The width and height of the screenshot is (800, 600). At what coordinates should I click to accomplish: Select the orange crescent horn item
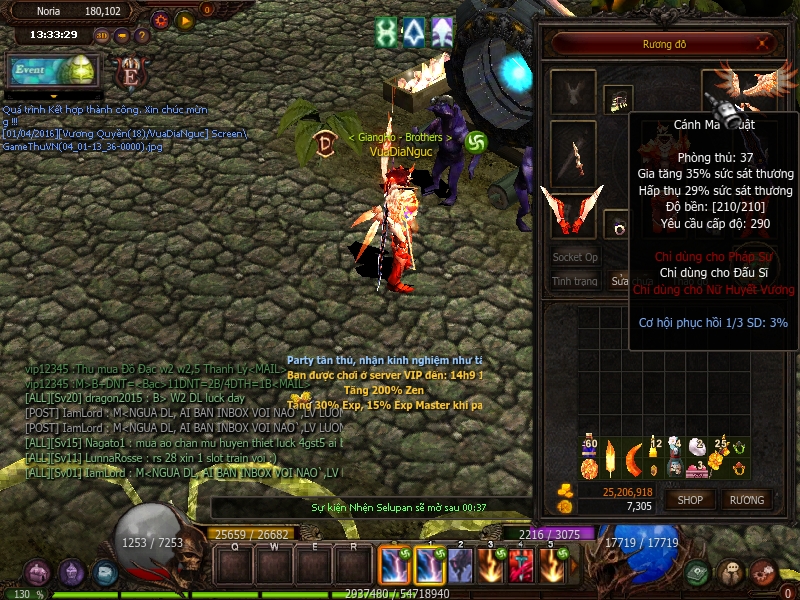[634, 458]
